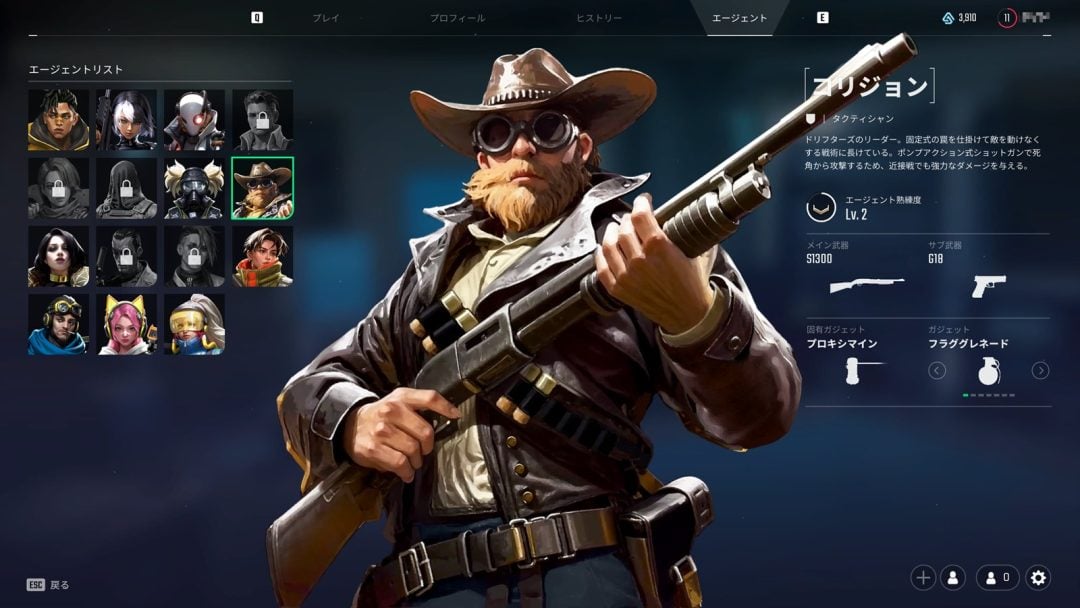Image resolution: width=1080 pixels, height=608 pixels.
Task: Pick the pink-haired agent with yellow cat headphones
Action: 126,324
